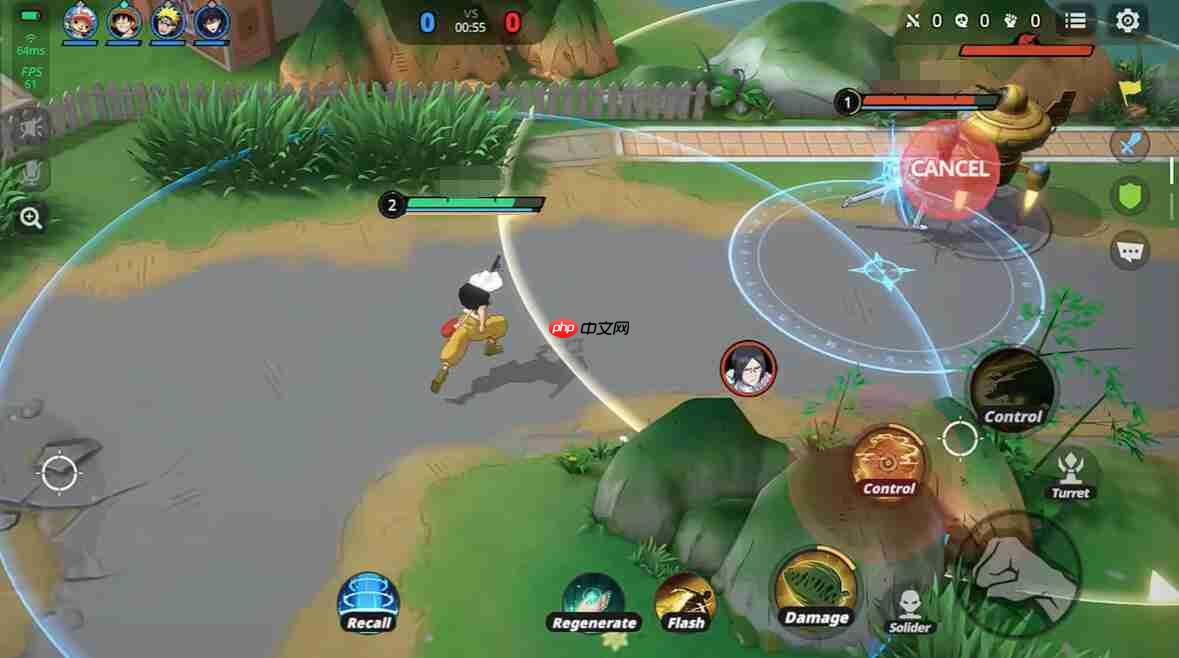Cancel the current skill cast
1179x658 pixels.
tap(949, 169)
